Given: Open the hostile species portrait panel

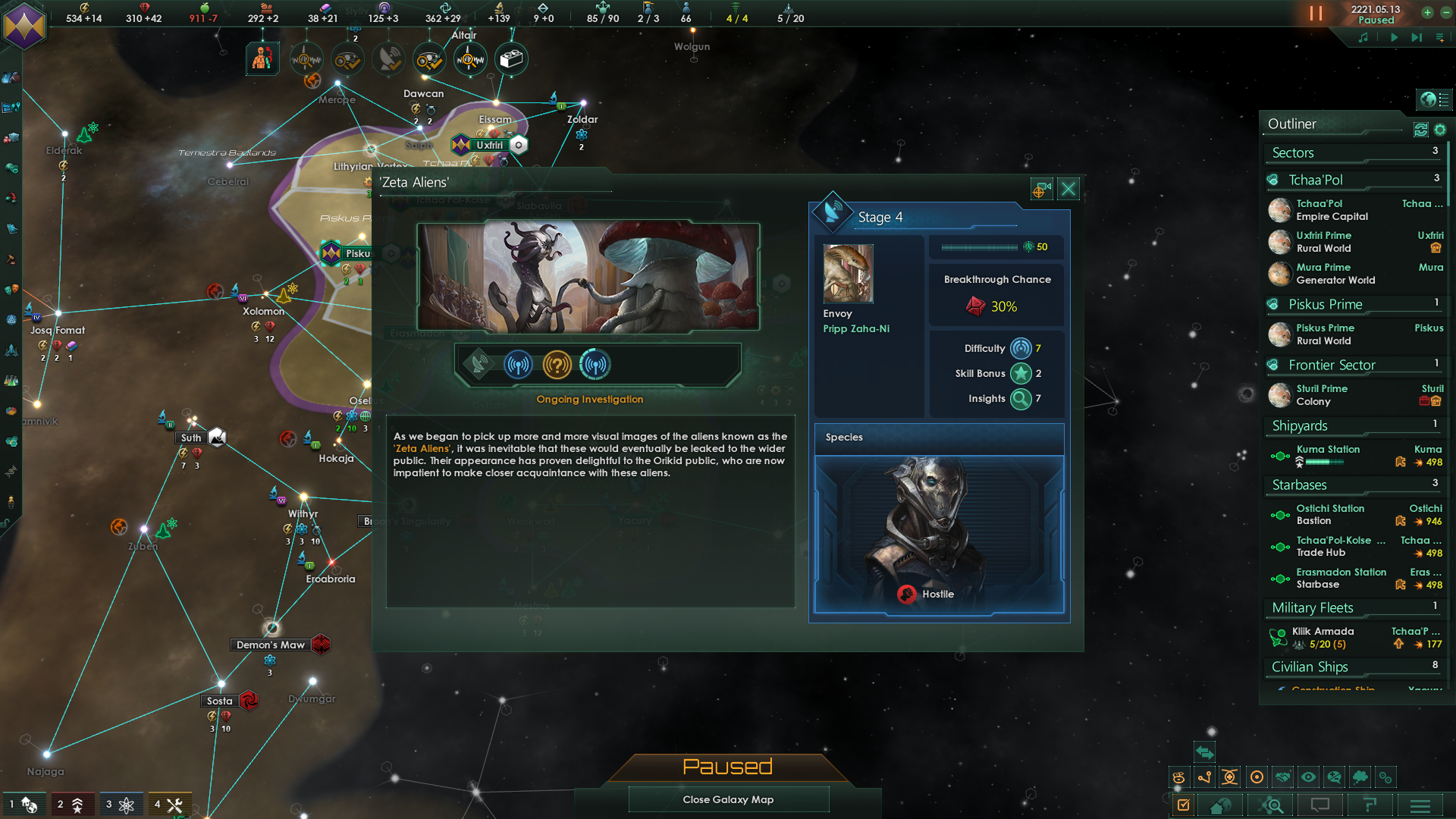Looking at the screenshot, I should pos(939,534).
